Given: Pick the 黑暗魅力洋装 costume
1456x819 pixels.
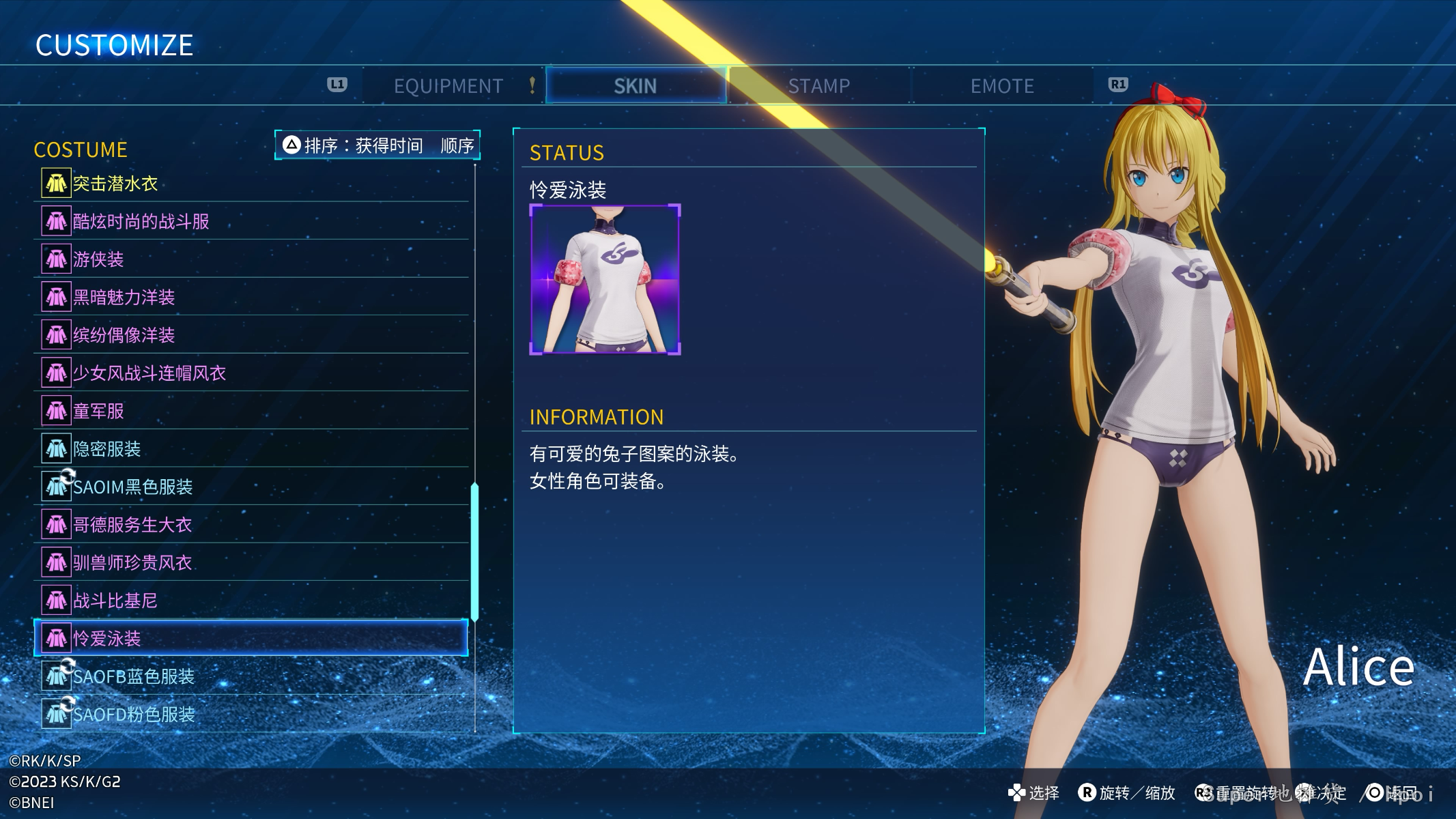Looking at the screenshot, I should tap(251, 297).
